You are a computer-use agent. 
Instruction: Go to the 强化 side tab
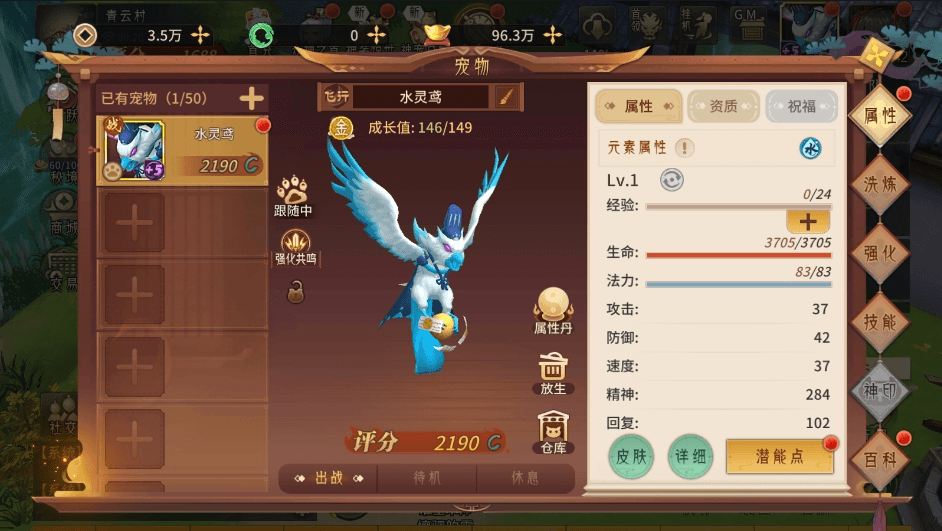880,253
